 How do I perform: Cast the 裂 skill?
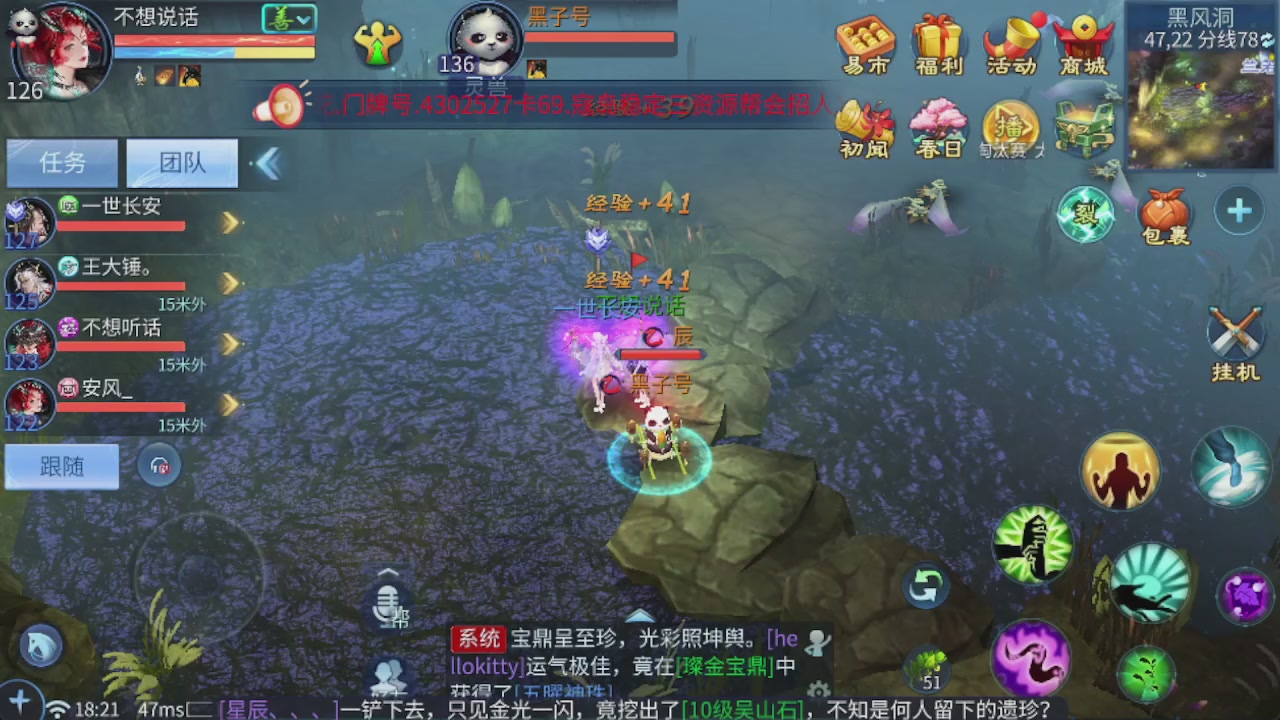pyautogui.click(x=1086, y=213)
